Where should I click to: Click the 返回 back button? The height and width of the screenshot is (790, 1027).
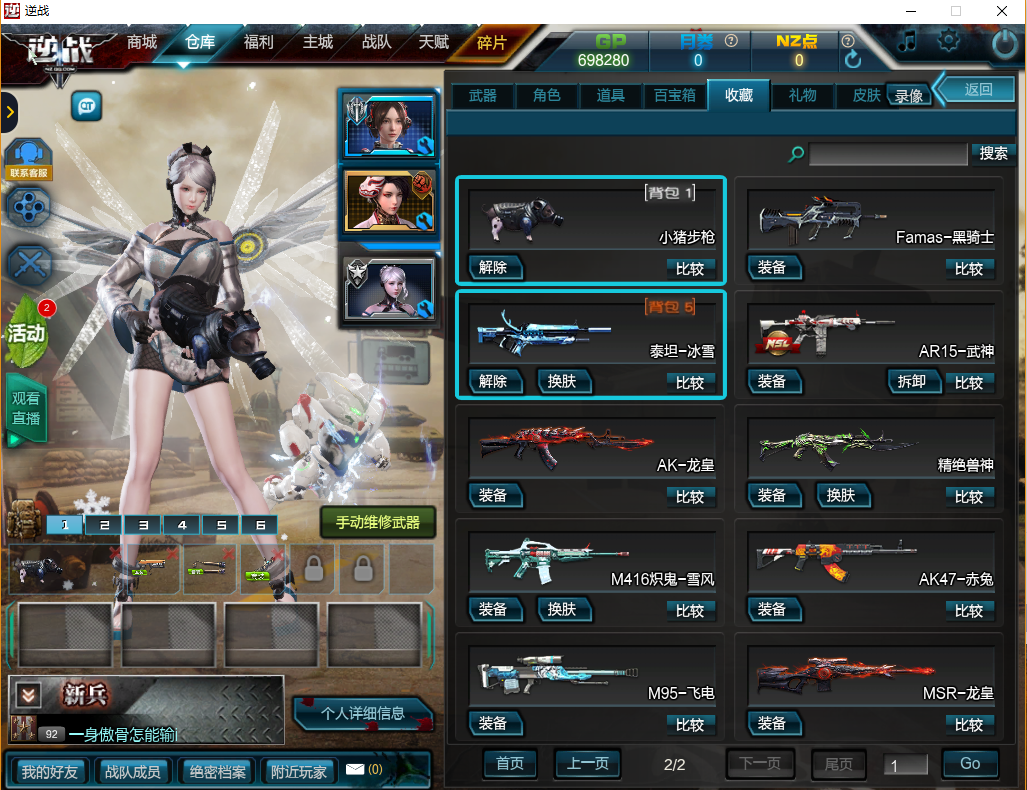point(978,89)
